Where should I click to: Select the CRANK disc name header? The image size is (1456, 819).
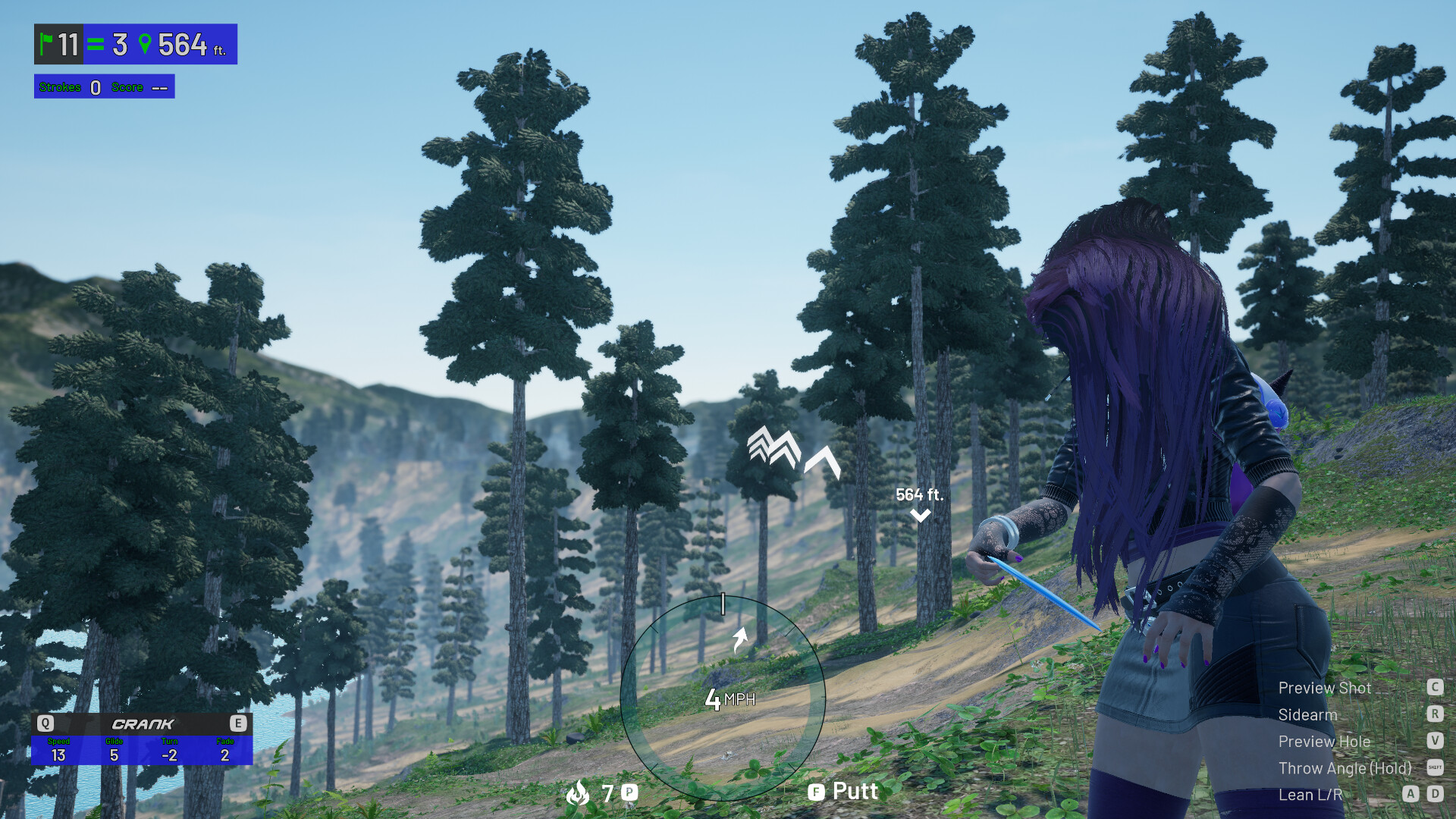click(143, 723)
